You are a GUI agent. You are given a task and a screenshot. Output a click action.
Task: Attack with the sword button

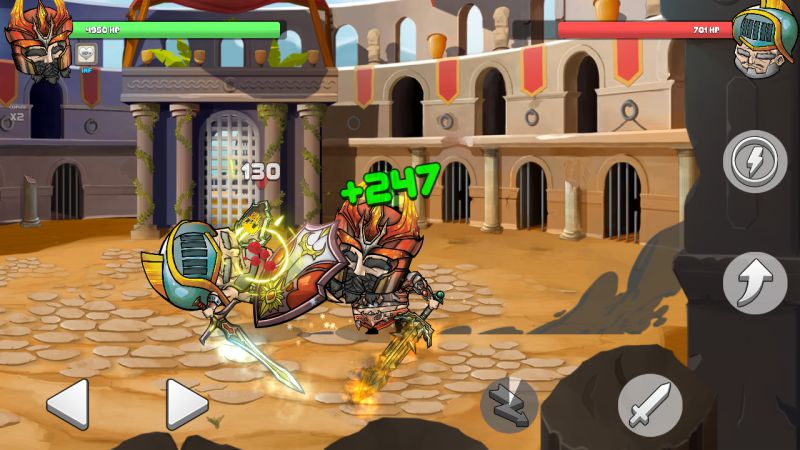(649, 405)
